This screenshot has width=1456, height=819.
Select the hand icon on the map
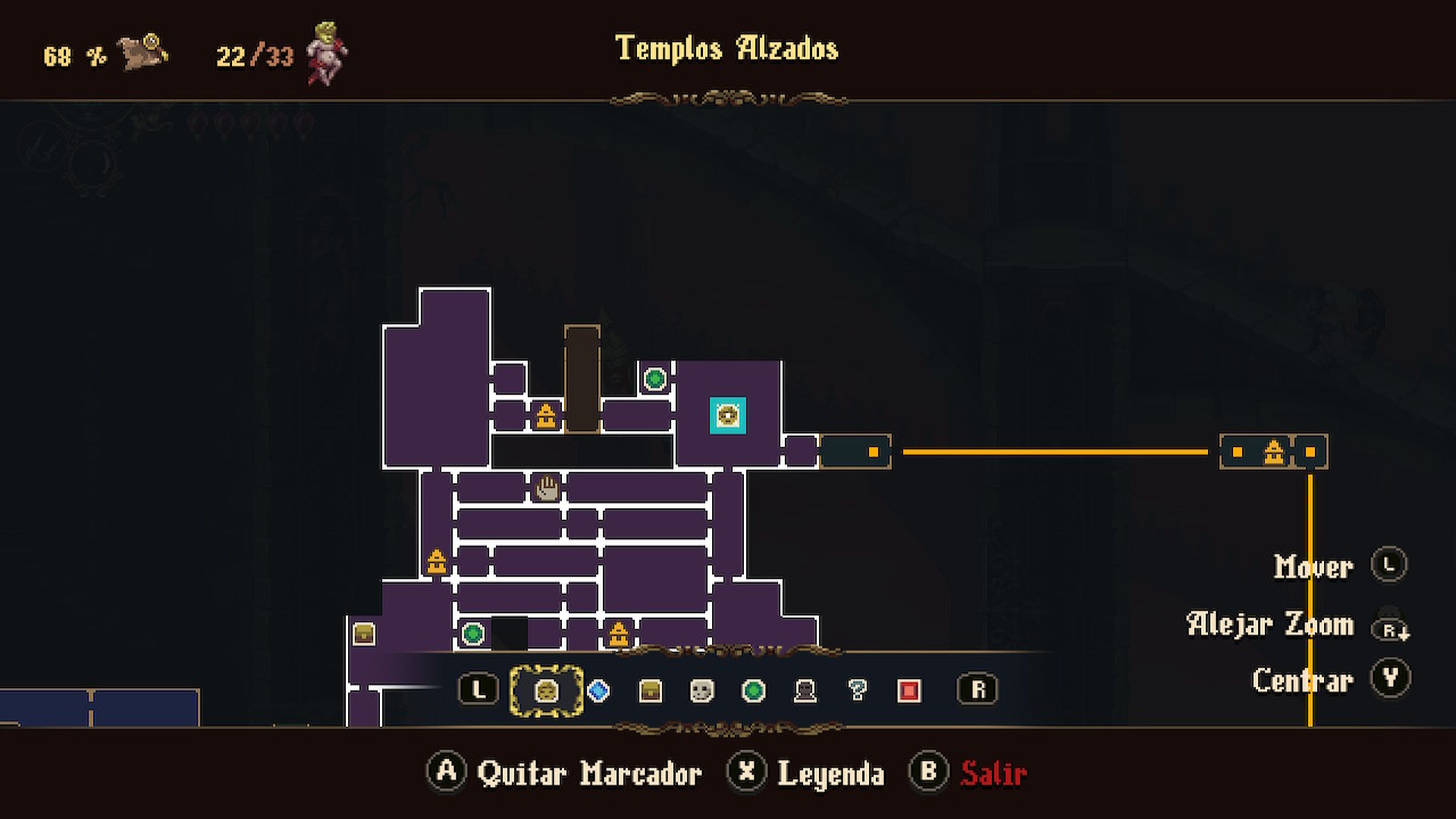click(546, 488)
